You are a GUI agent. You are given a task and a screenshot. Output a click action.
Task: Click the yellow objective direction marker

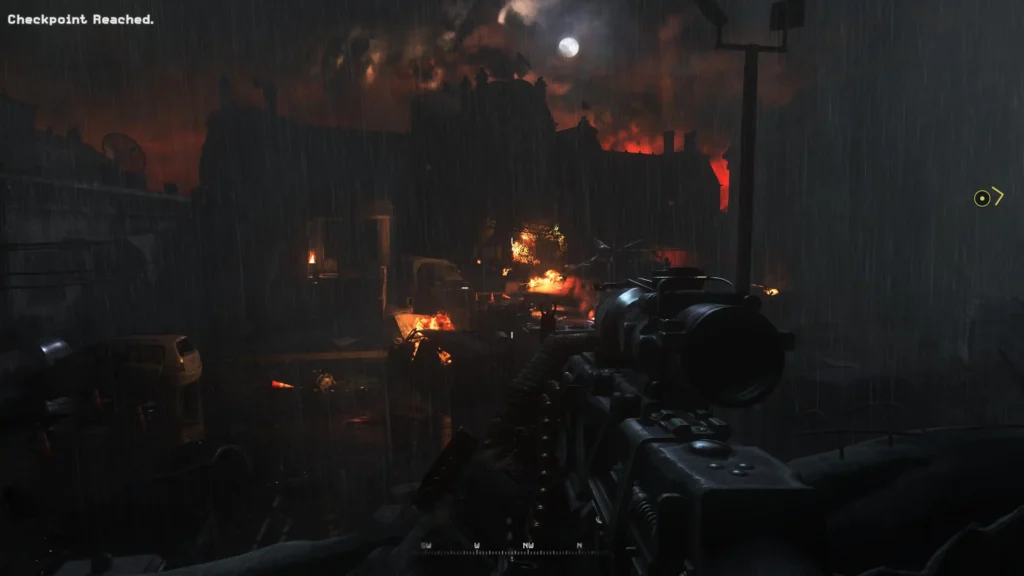click(x=988, y=198)
